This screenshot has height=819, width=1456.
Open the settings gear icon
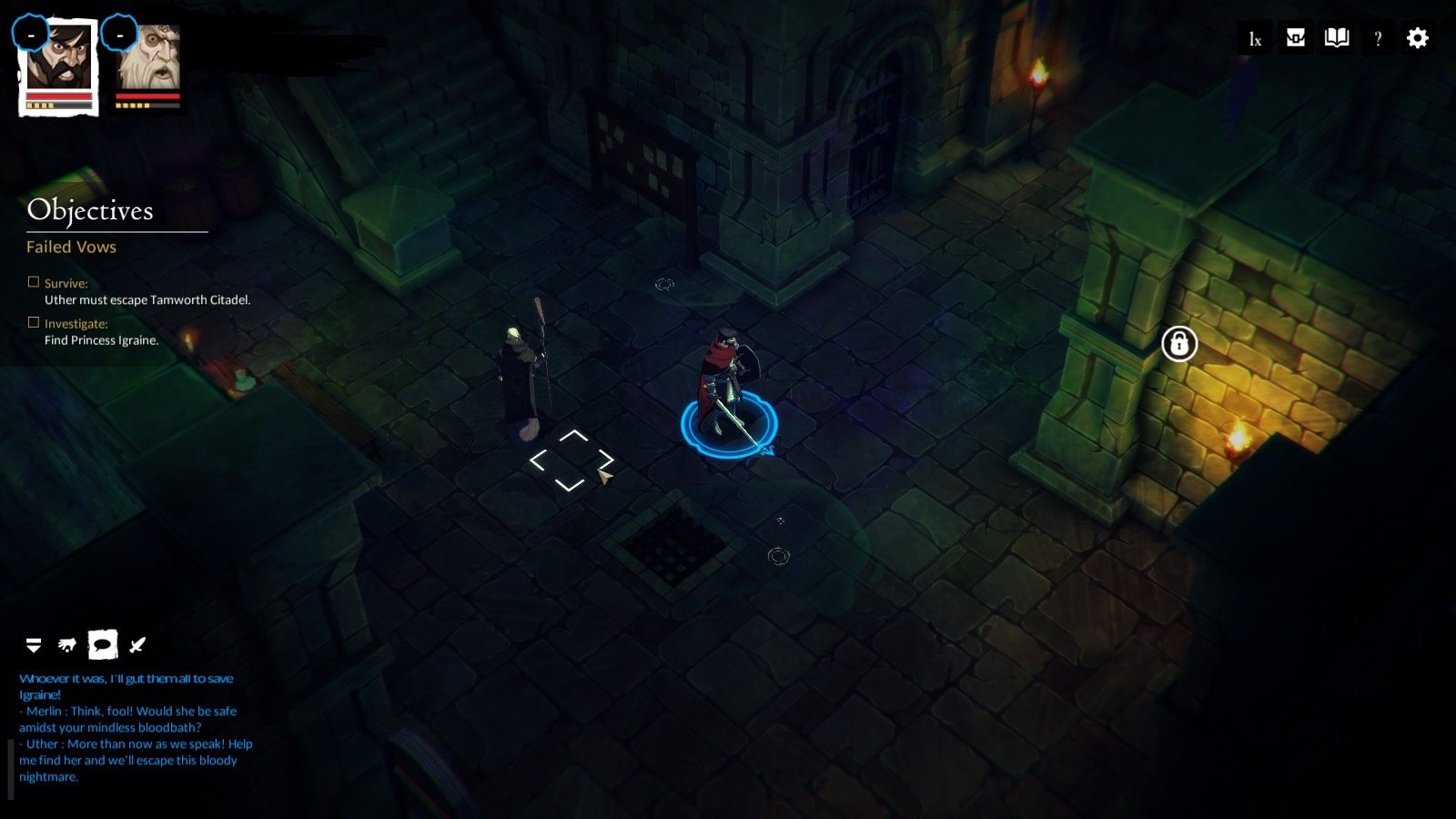[1417, 38]
